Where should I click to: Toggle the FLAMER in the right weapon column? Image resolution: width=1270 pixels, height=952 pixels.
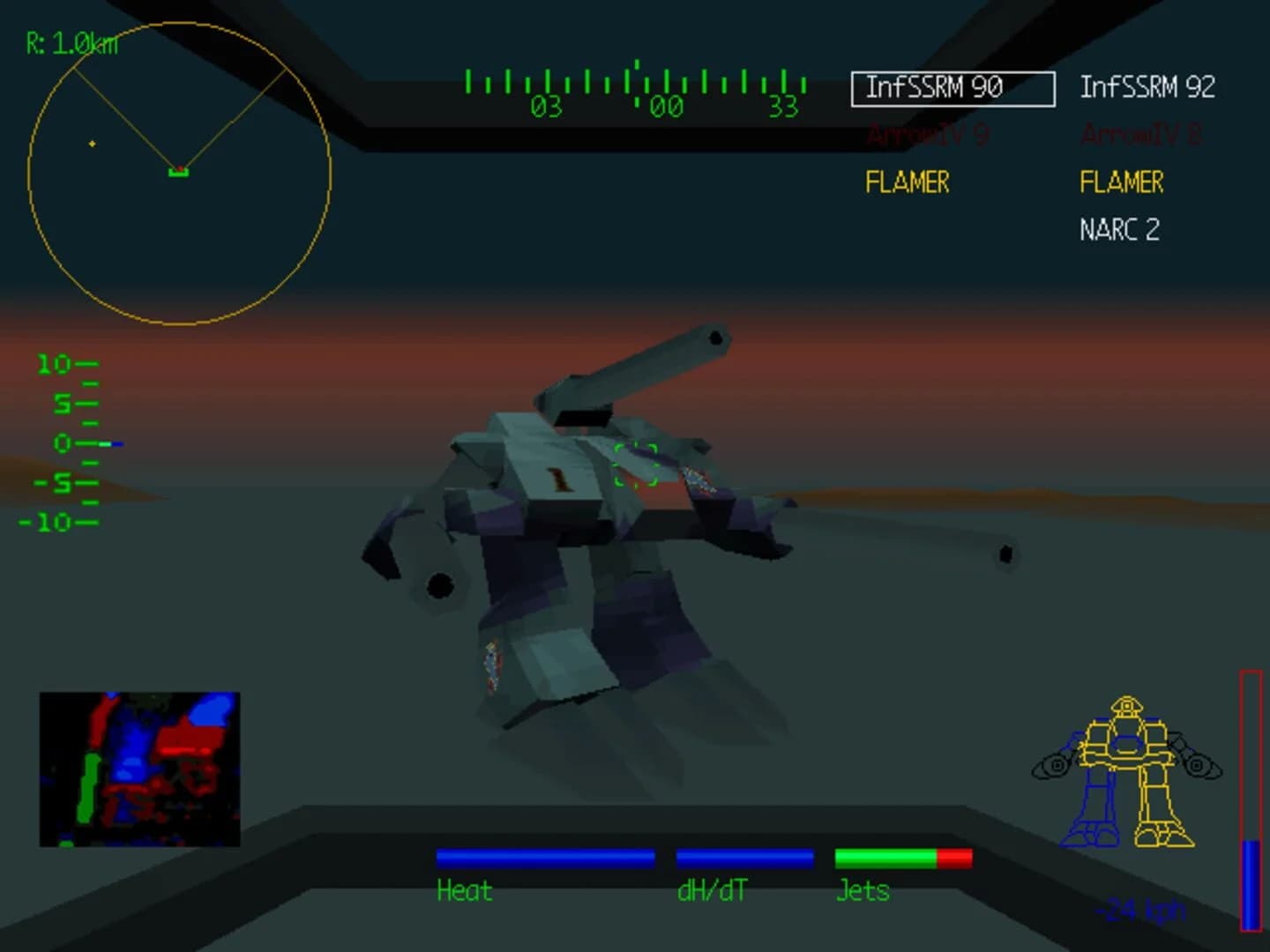1121,182
